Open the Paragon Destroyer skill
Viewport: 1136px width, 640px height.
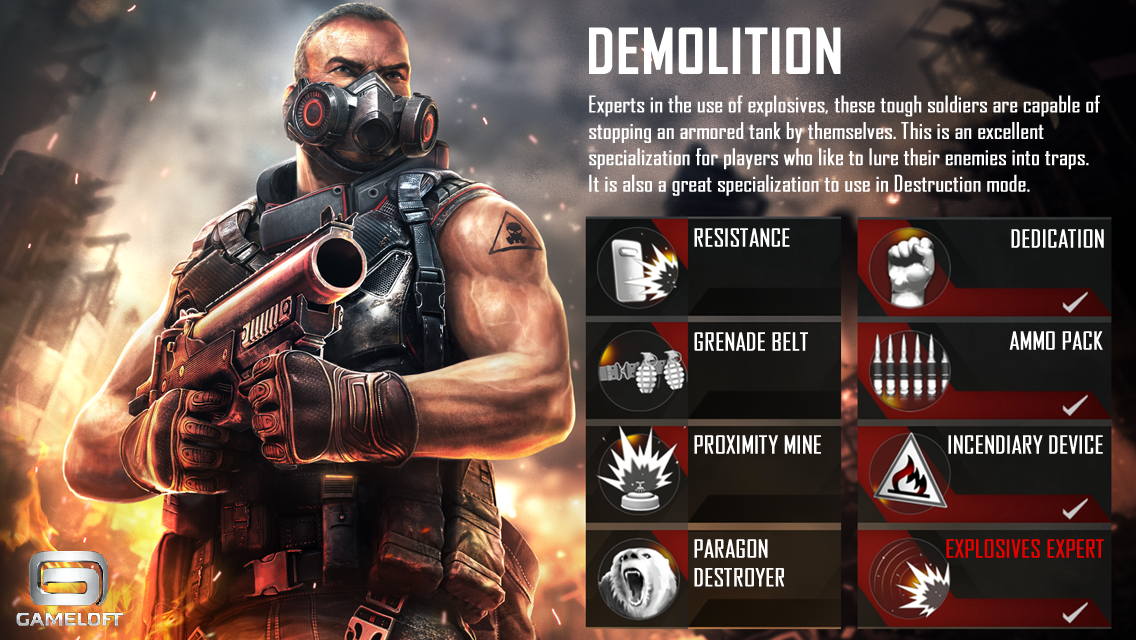coord(713,576)
